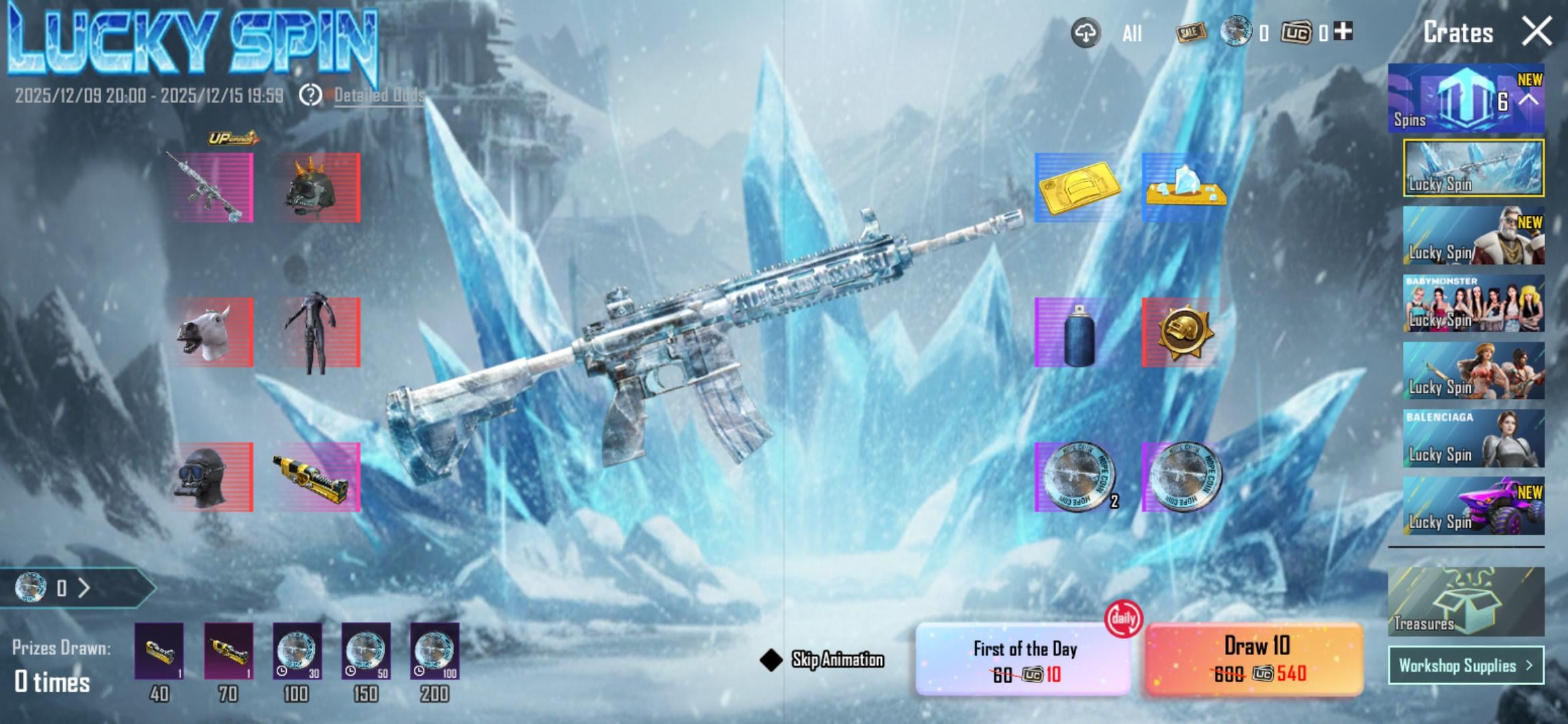View the blue spray paint can prize
The width and height of the screenshot is (1568, 724).
coord(1077,333)
